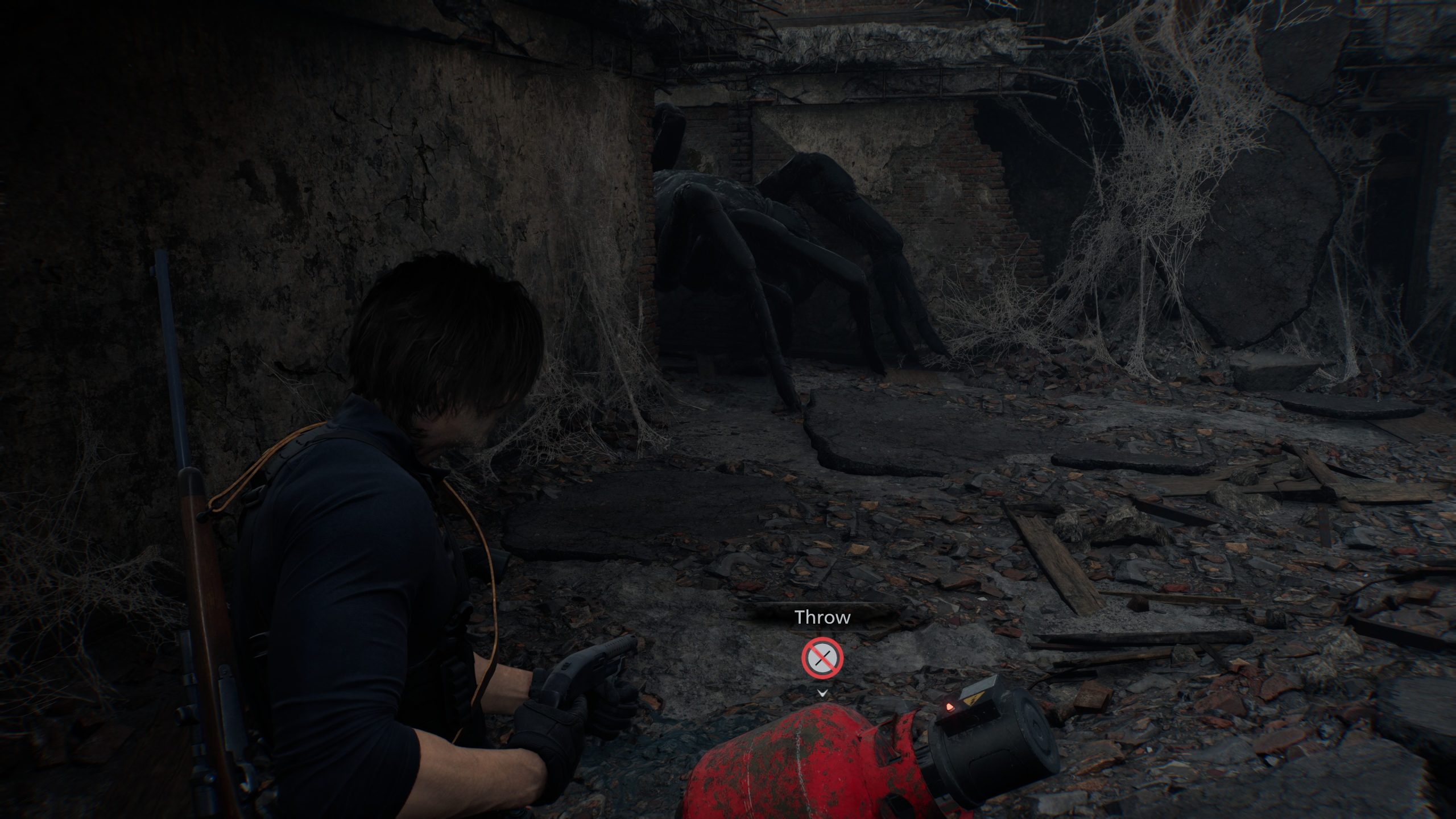Select the Throw action prompt banner
1456x819 pixels.
(x=822, y=616)
